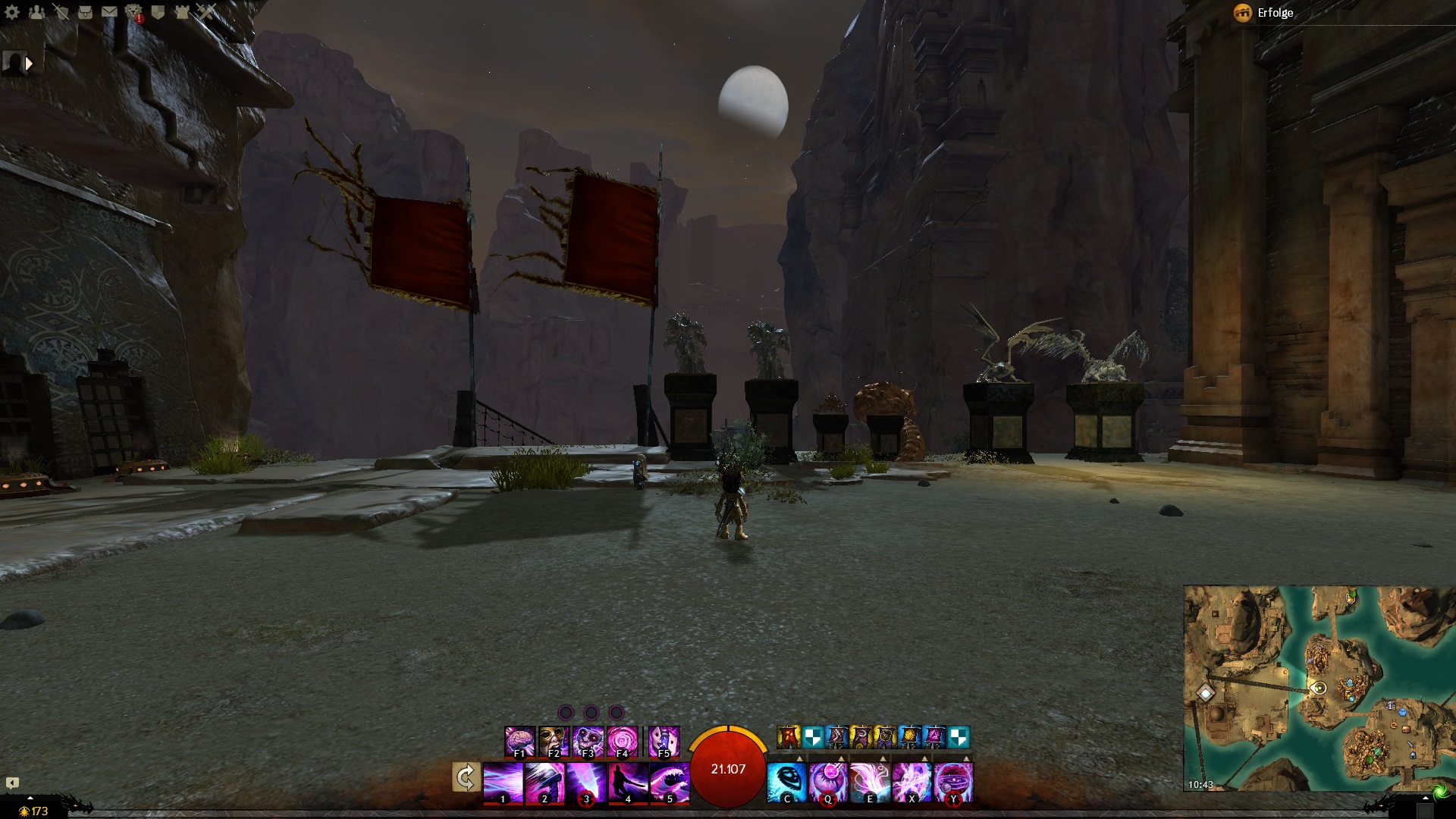Activate the two-masks F5 skill
This screenshot has height=819, width=1456.
pos(664,741)
